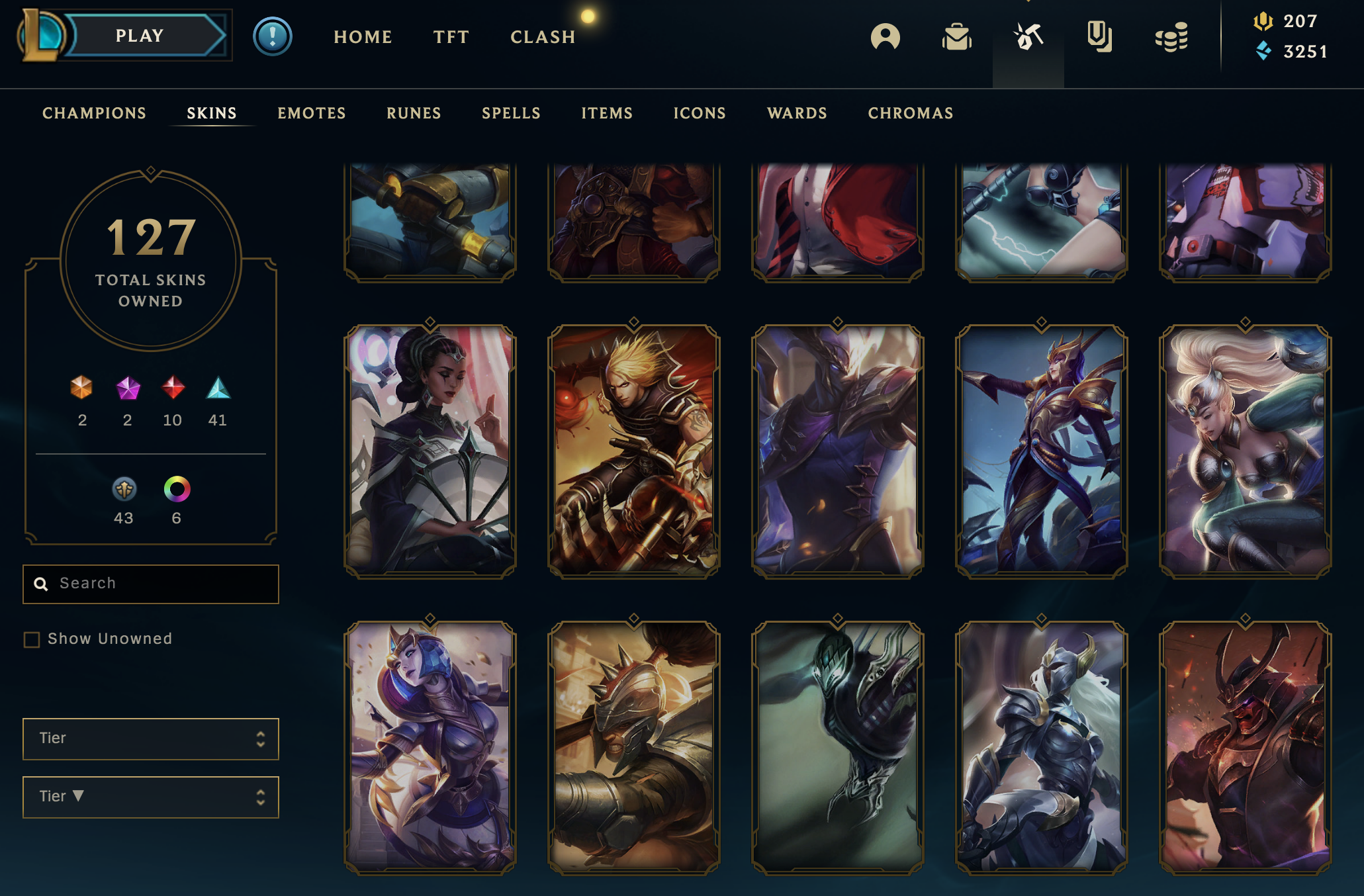
Task: Switch to the SPELLS tab
Action: click(511, 113)
